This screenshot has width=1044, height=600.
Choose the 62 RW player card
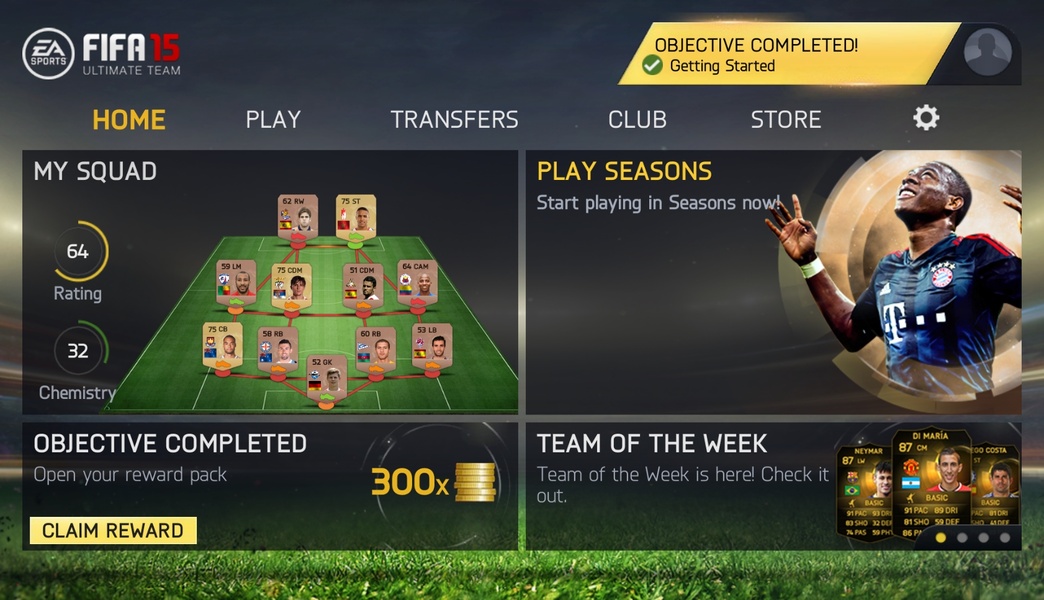tap(297, 216)
